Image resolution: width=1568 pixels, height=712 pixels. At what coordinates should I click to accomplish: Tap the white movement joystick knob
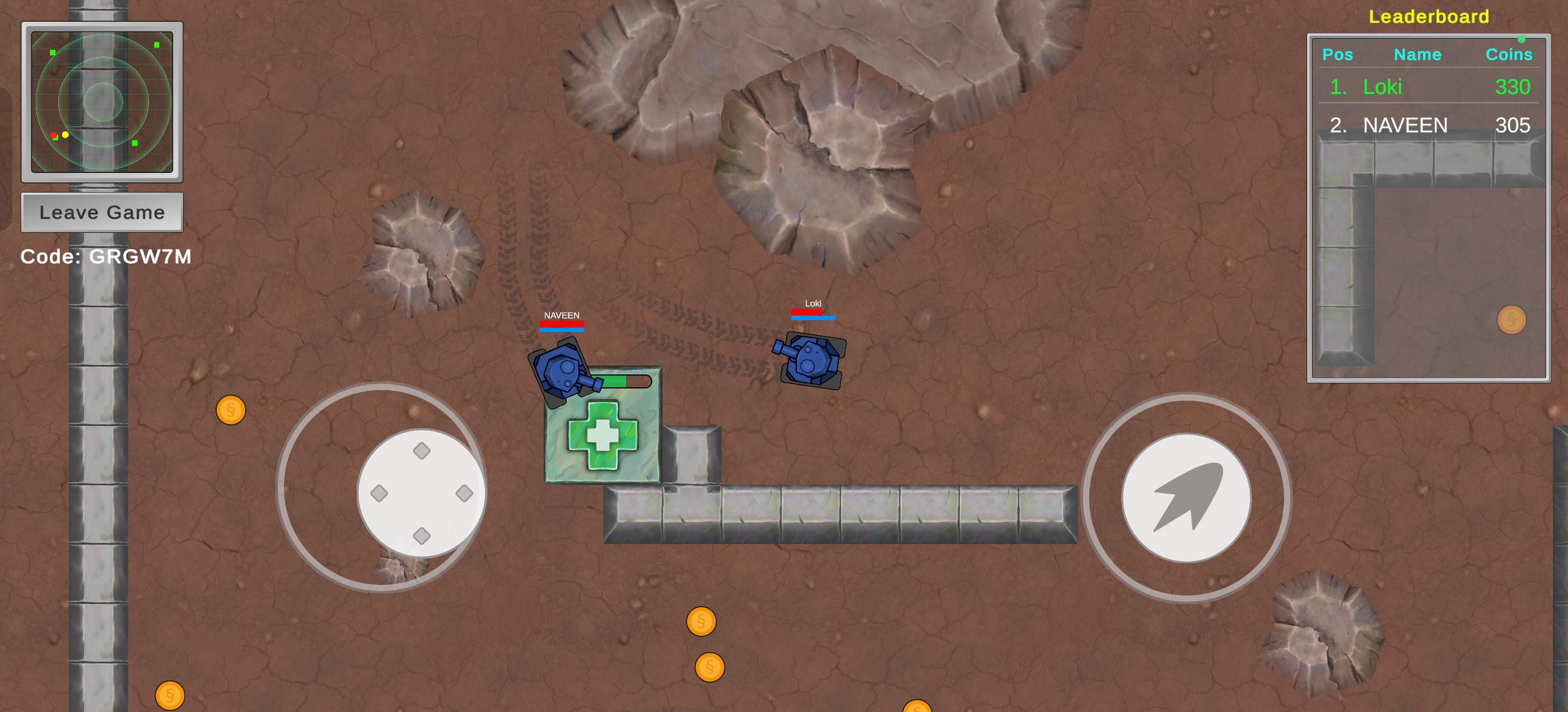(x=421, y=493)
